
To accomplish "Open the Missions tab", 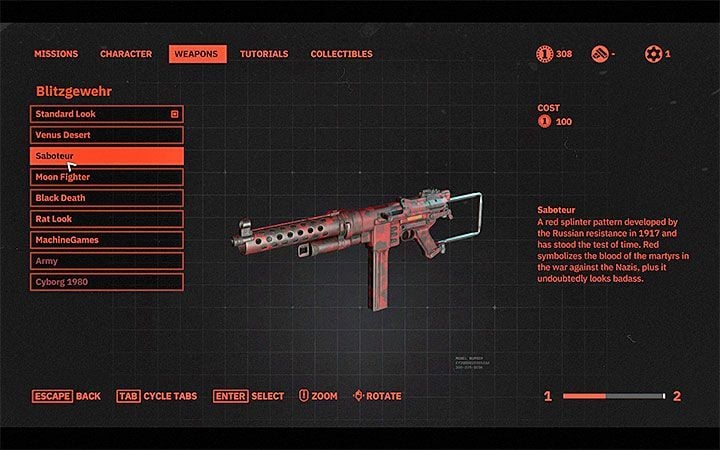I will tap(56, 54).
